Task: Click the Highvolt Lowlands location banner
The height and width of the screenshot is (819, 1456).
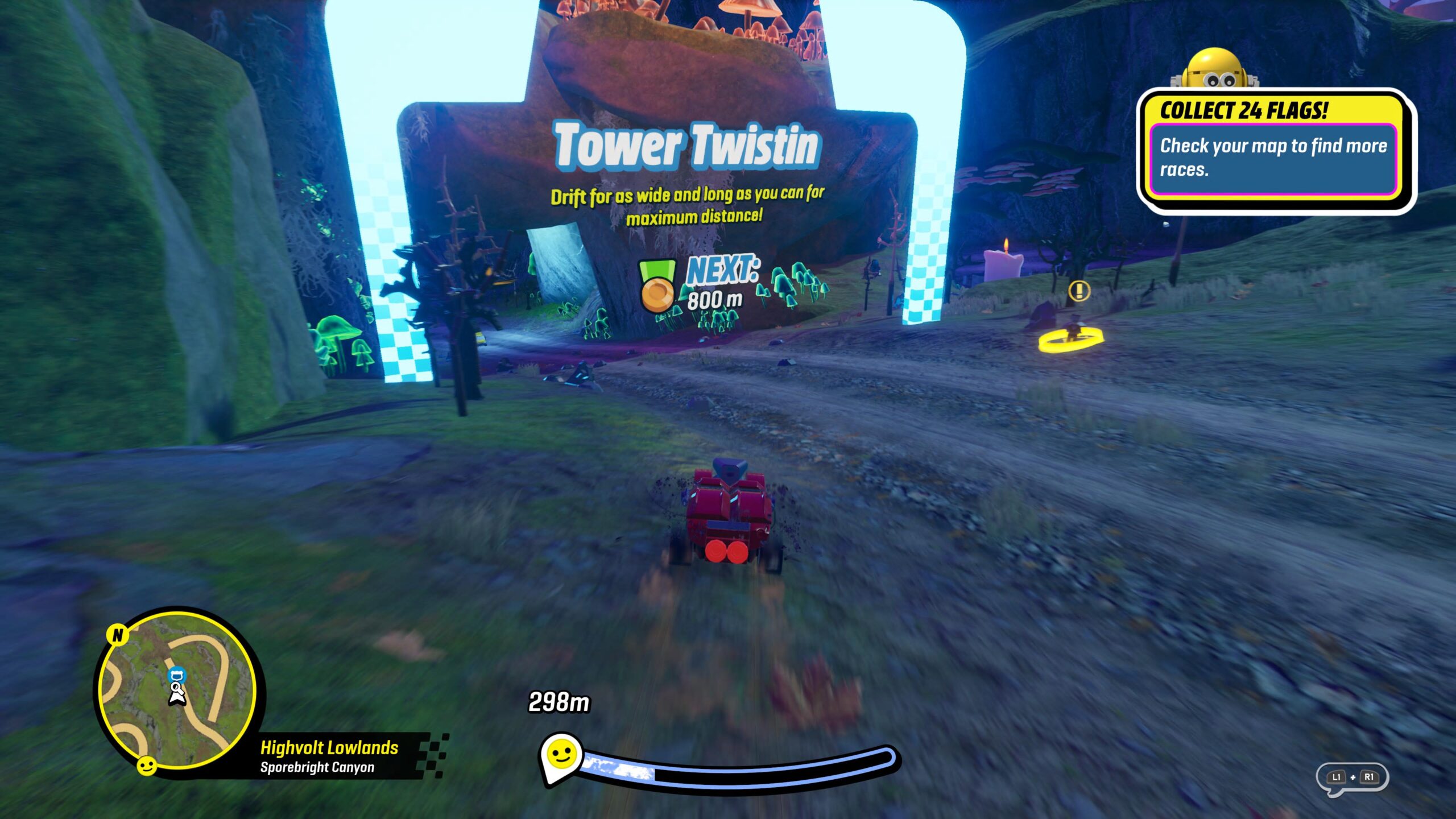Action: point(330,756)
